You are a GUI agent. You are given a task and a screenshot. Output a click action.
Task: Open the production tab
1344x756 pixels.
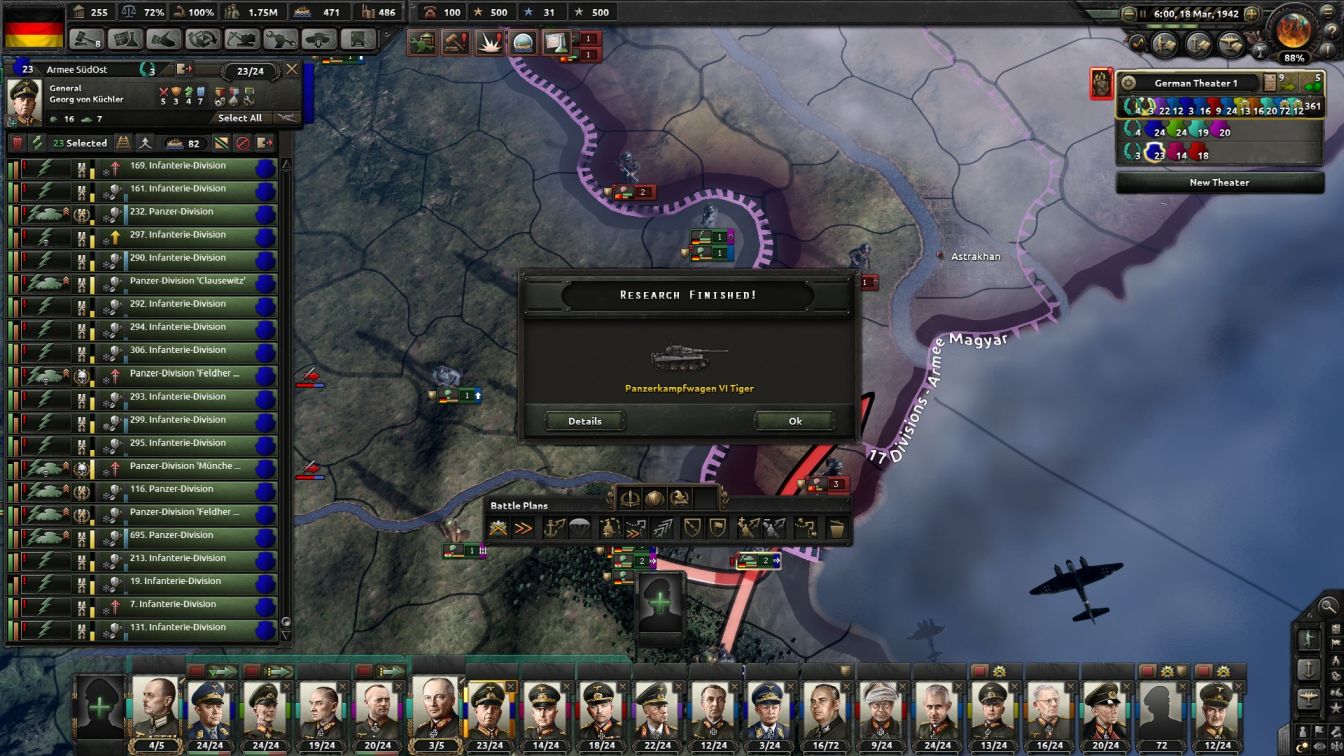tap(279, 40)
